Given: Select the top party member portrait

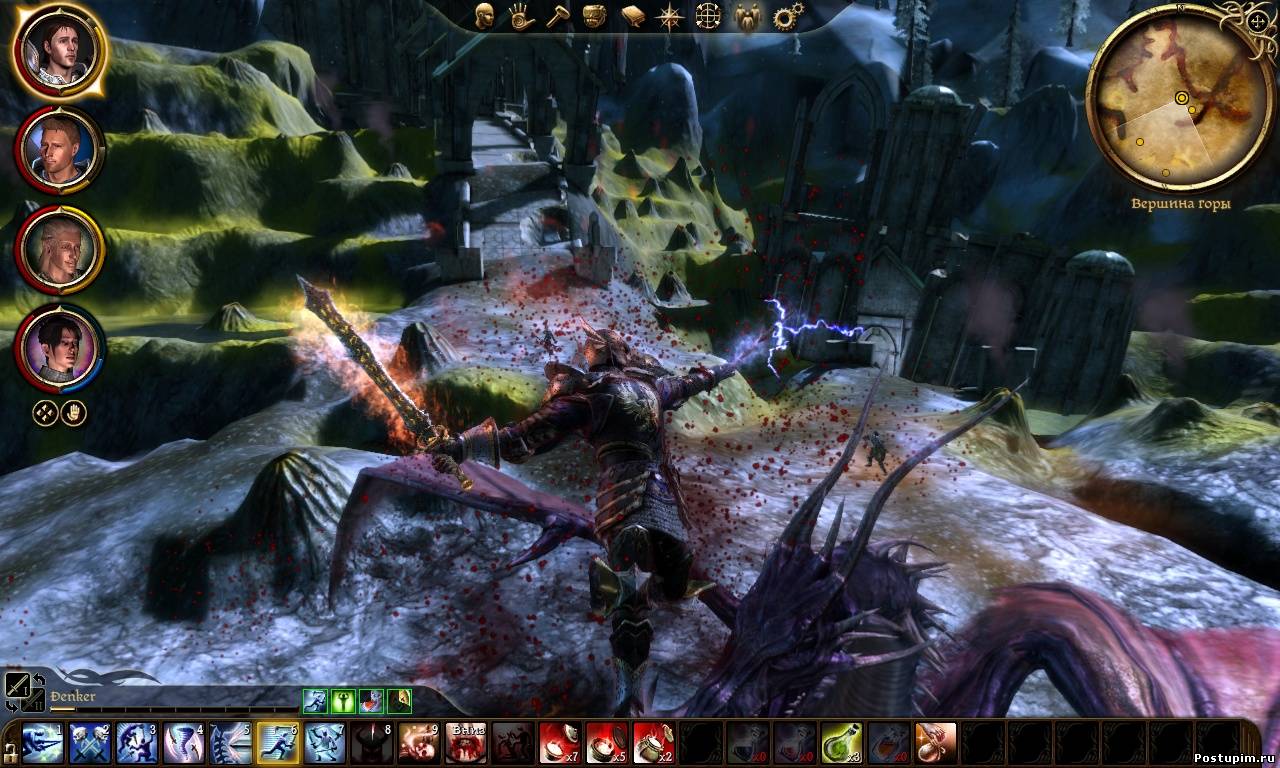Looking at the screenshot, I should (x=60, y=50).
